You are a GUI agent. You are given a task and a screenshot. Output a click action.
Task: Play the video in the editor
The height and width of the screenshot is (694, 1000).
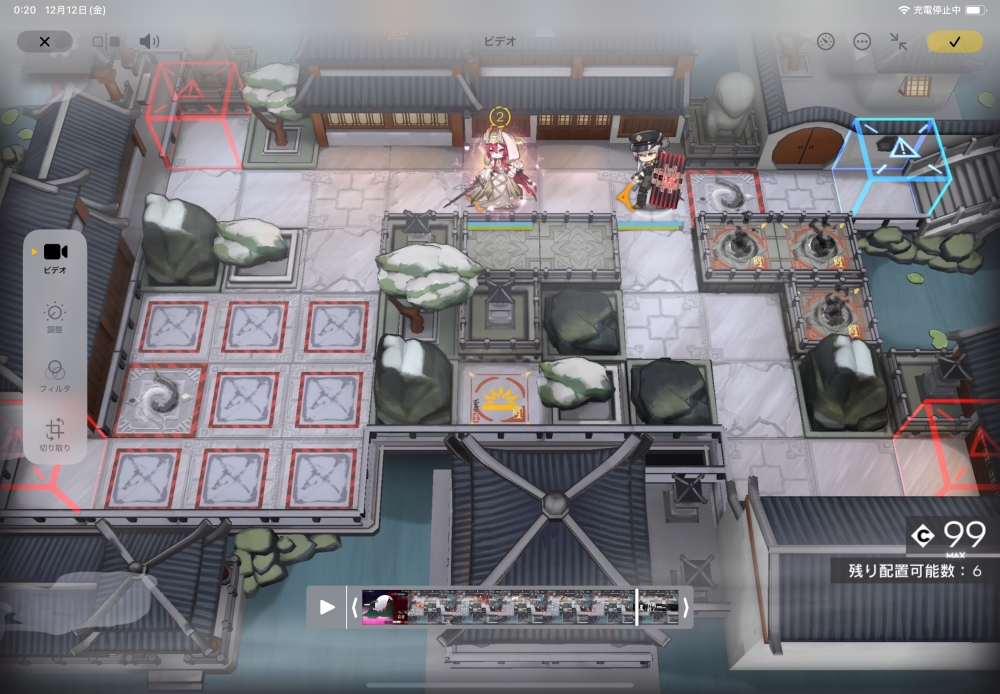point(327,607)
